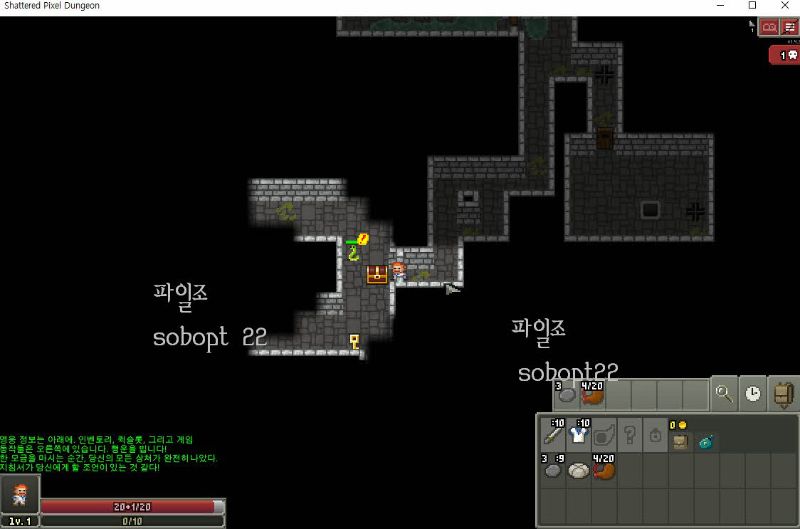
Task: Click the clock wait button
Action: [x=752, y=394]
